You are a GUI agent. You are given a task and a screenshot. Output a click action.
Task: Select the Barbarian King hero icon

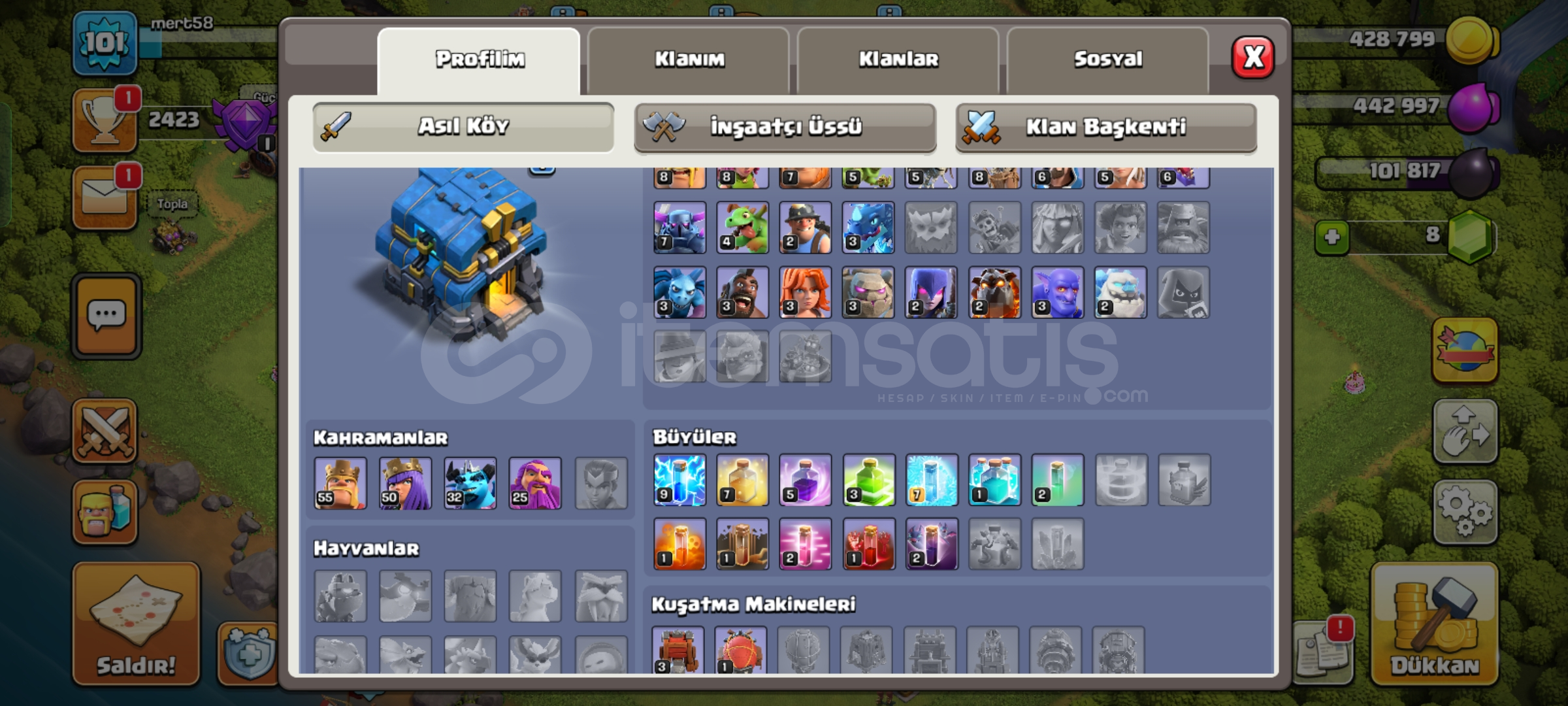click(x=340, y=482)
